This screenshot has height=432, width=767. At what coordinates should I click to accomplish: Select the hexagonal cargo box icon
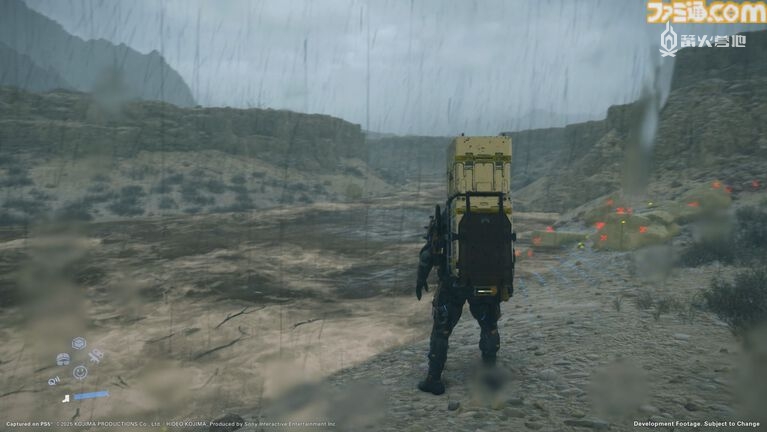pos(79,343)
